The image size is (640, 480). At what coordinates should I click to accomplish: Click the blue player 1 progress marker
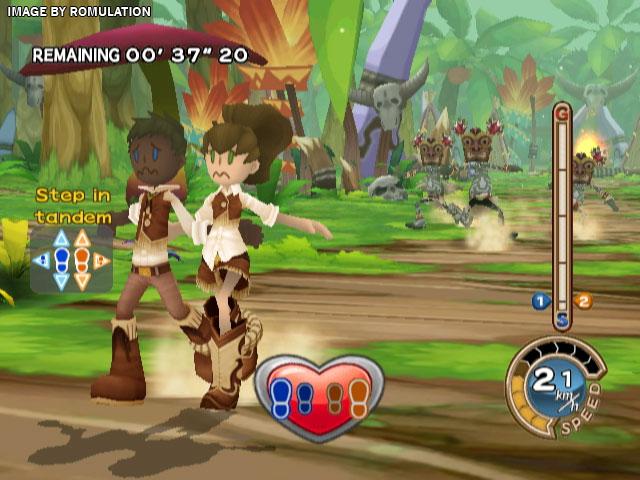tap(540, 300)
